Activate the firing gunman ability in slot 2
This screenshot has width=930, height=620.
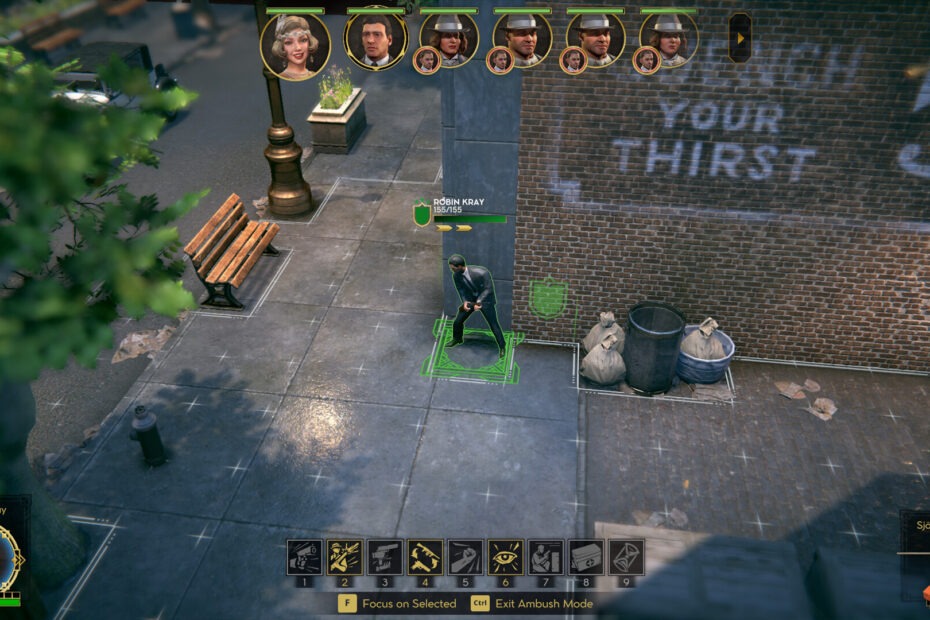[344, 557]
